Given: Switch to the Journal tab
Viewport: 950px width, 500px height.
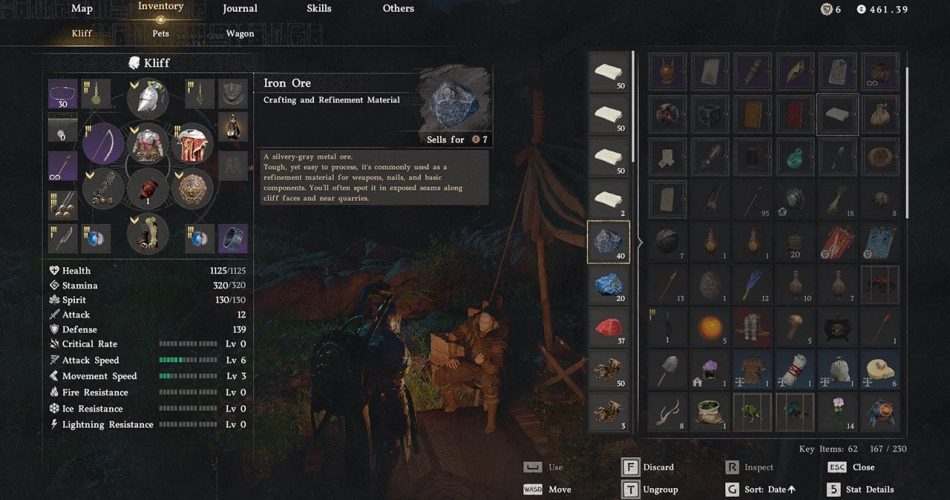Looking at the screenshot, I should [239, 9].
